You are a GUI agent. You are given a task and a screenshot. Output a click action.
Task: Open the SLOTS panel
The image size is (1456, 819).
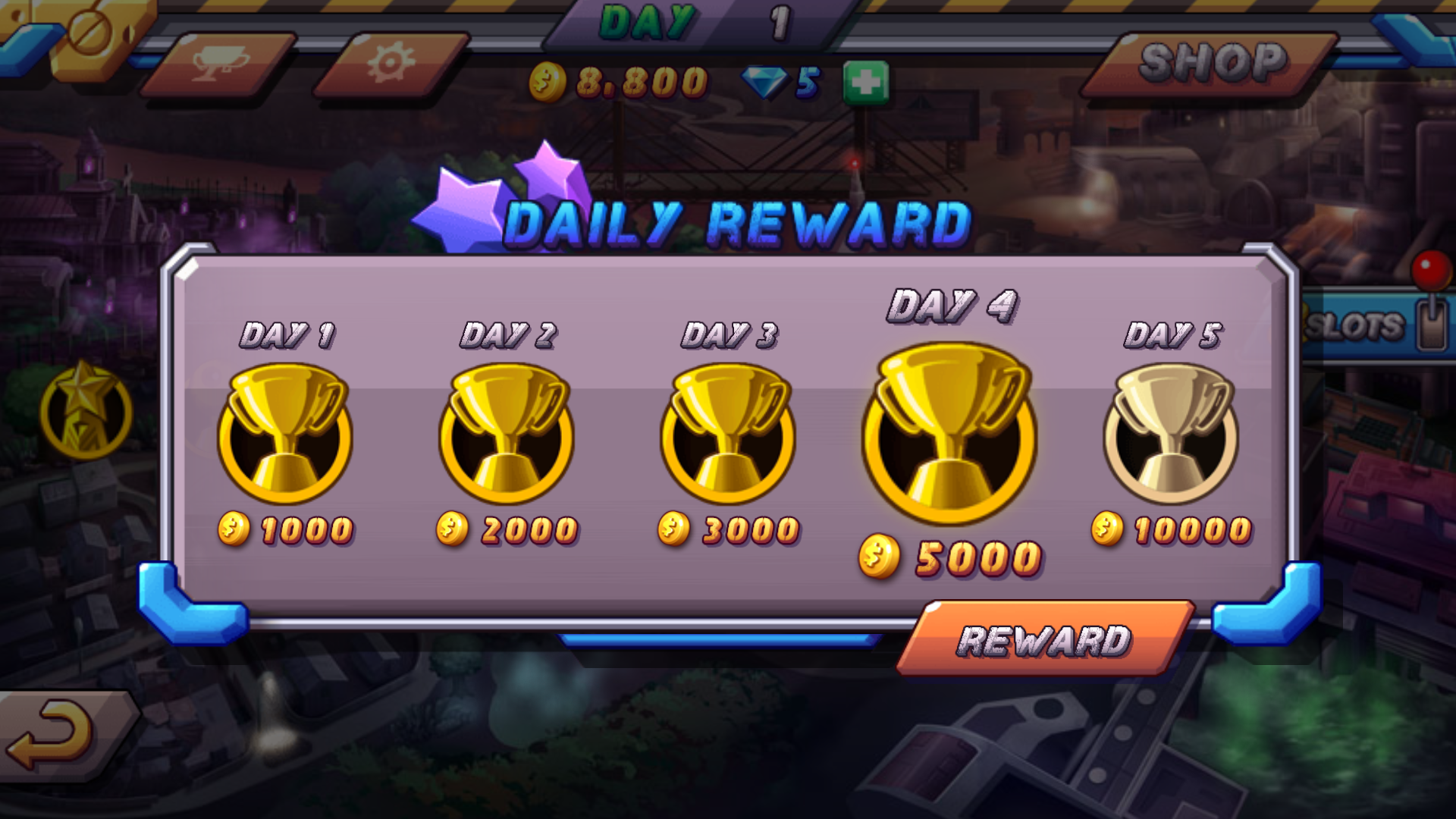click(1357, 326)
